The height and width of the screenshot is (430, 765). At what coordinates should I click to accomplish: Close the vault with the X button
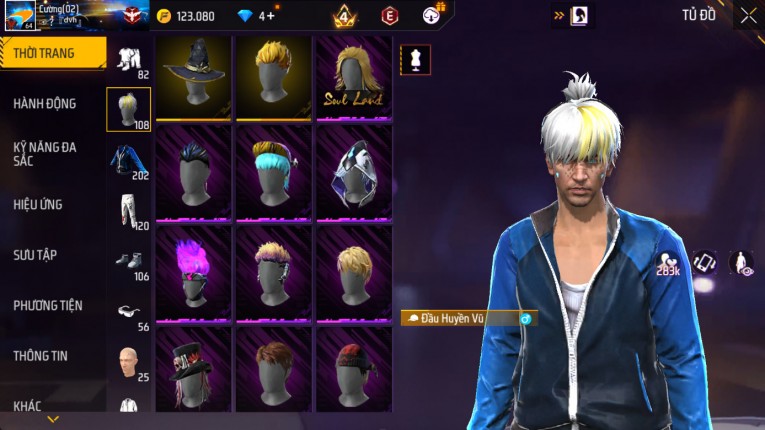coord(748,16)
